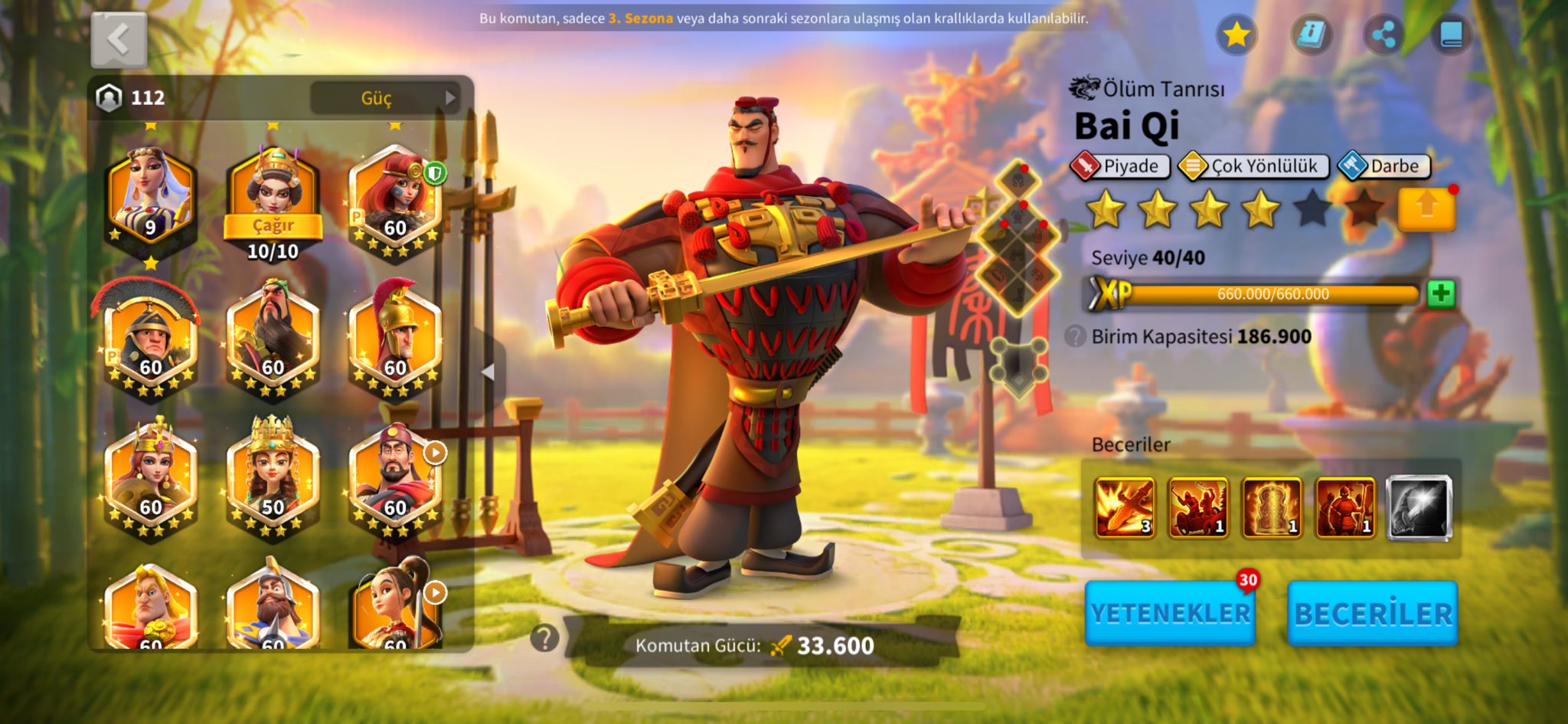Open the blue book icon
Image resolution: width=1568 pixels, height=724 pixels.
click(x=1451, y=34)
